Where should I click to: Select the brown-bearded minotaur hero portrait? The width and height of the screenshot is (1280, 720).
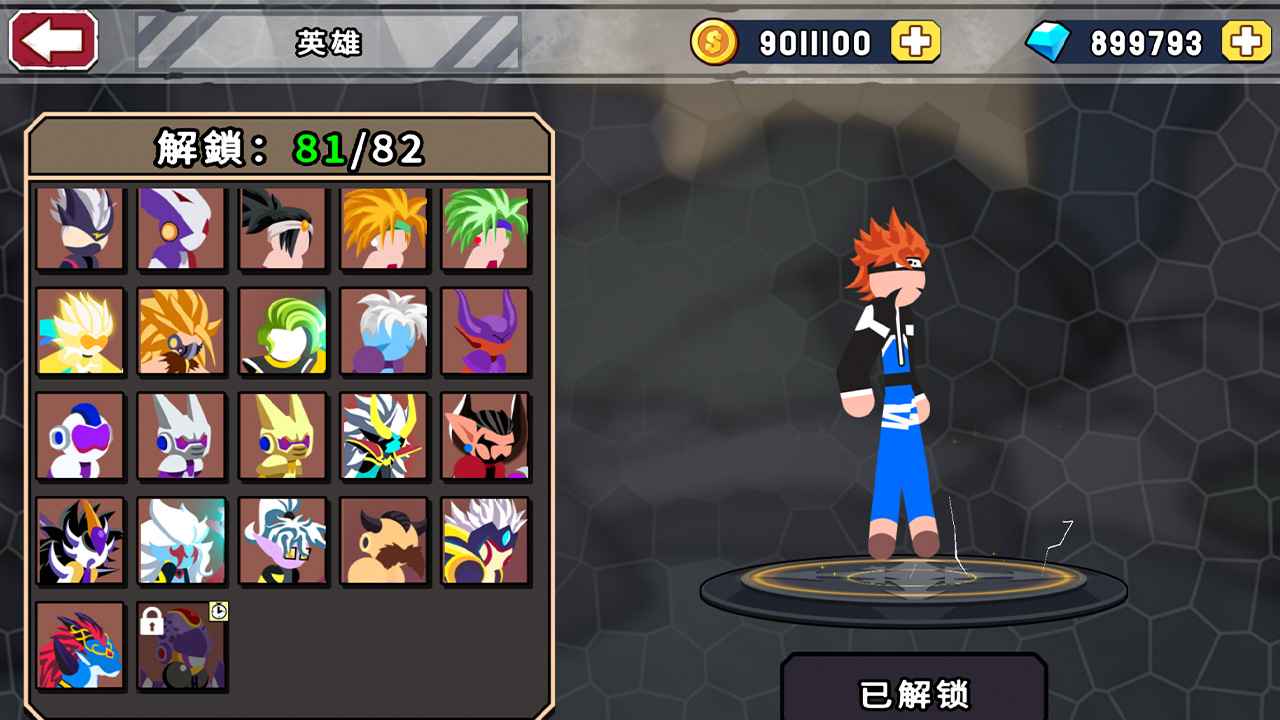click(x=382, y=539)
